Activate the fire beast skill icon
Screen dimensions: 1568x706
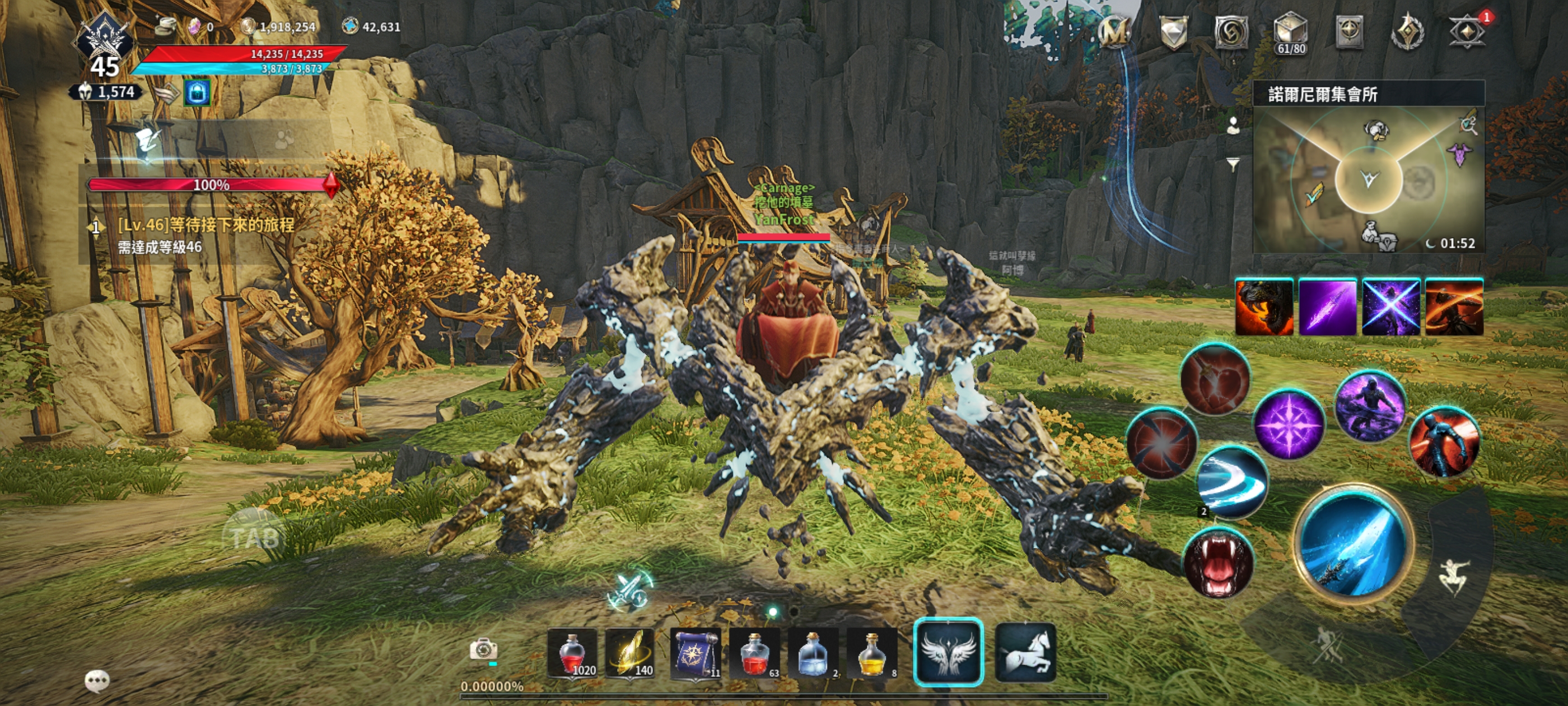[x=1264, y=308]
